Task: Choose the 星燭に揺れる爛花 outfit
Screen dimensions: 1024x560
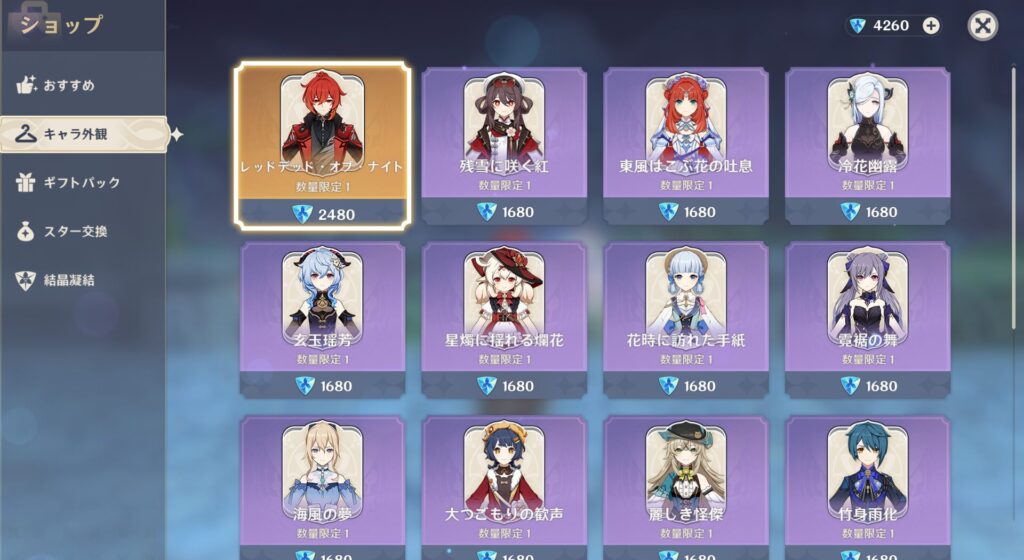Action: tap(504, 319)
